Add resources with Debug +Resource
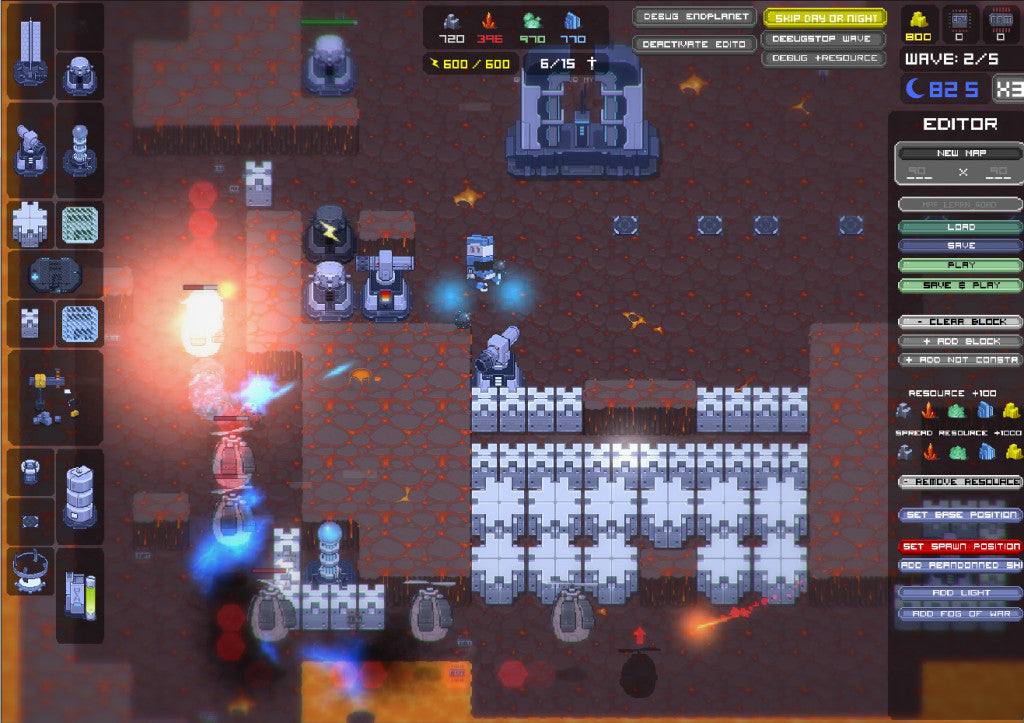Viewport: 1024px width, 723px height. point(824,58)
